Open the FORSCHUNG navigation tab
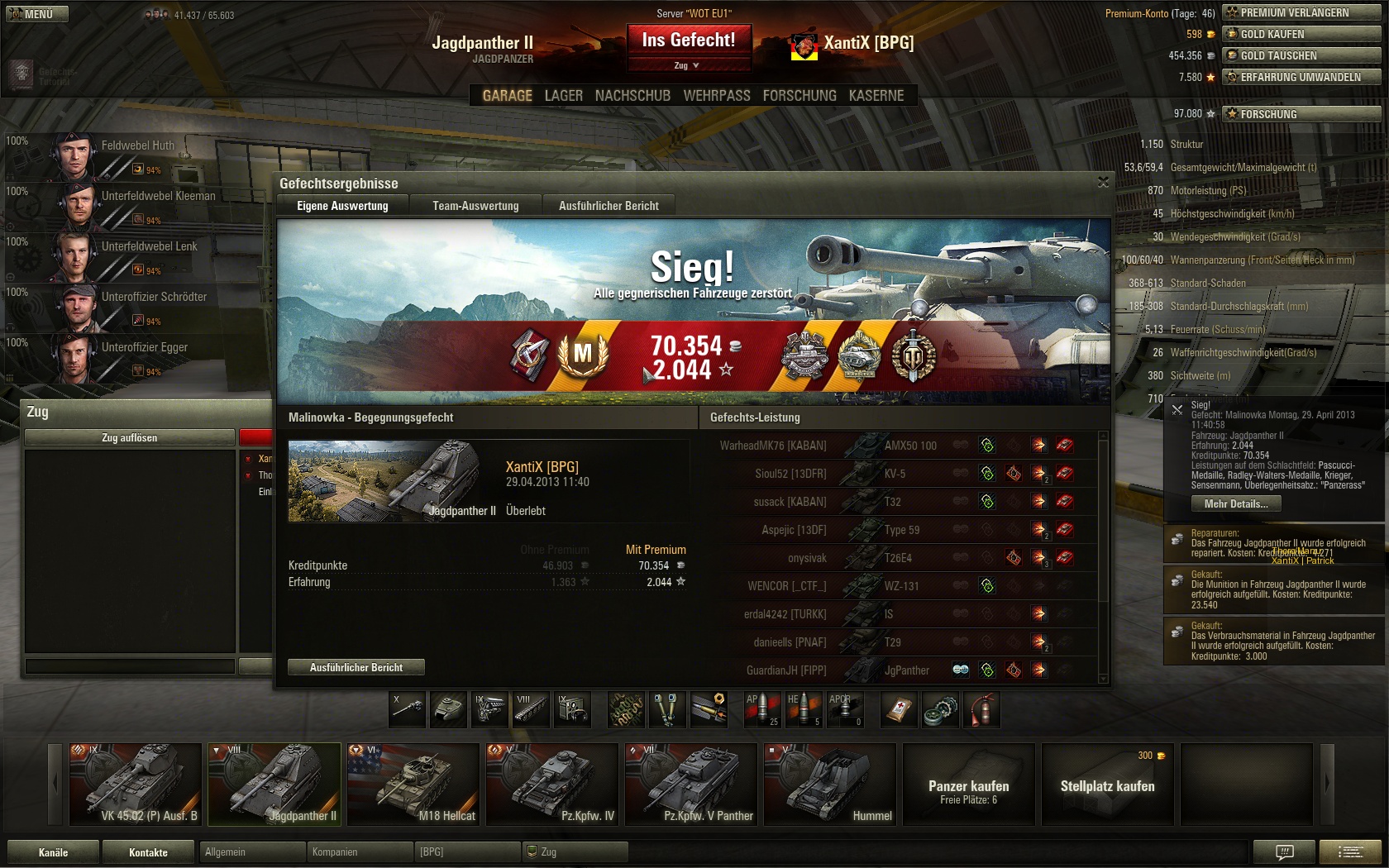This screenshot has height=868, width=1389. click(799, 96)
